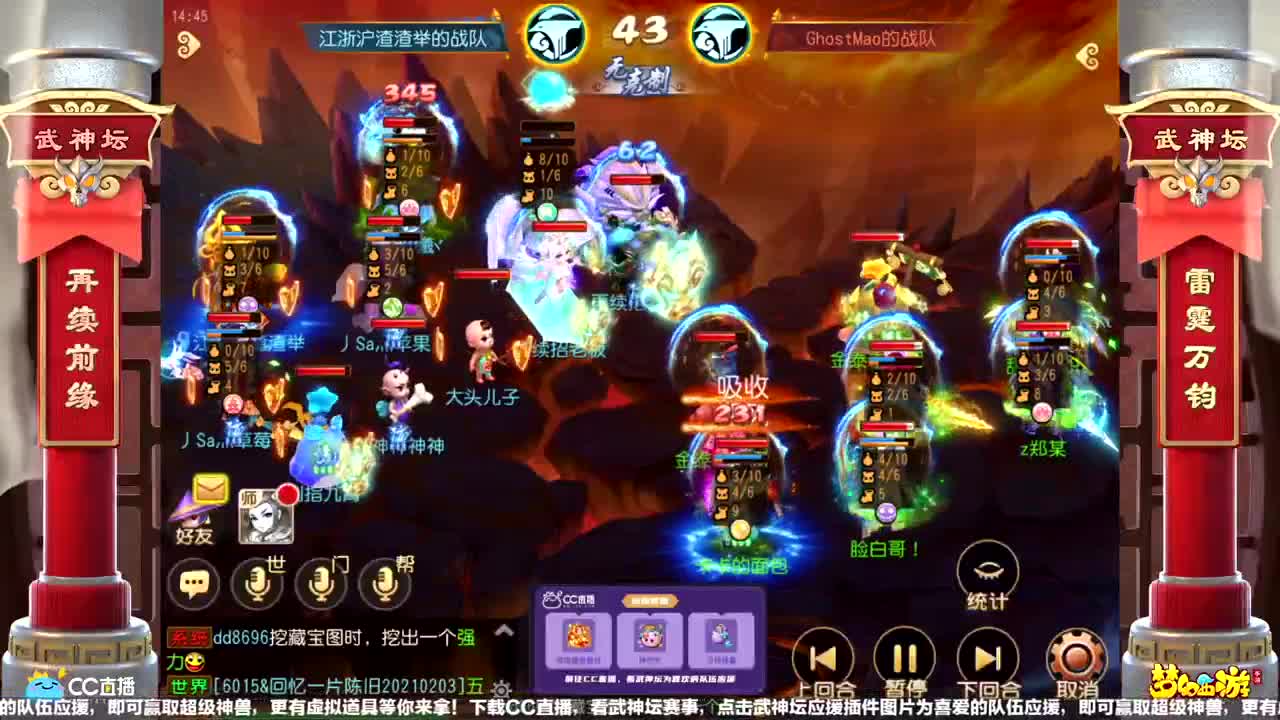Open the chat message bubble icon
Image resolution: width=1280 pixels, height=720 pixels.
(x=194, y=581)
